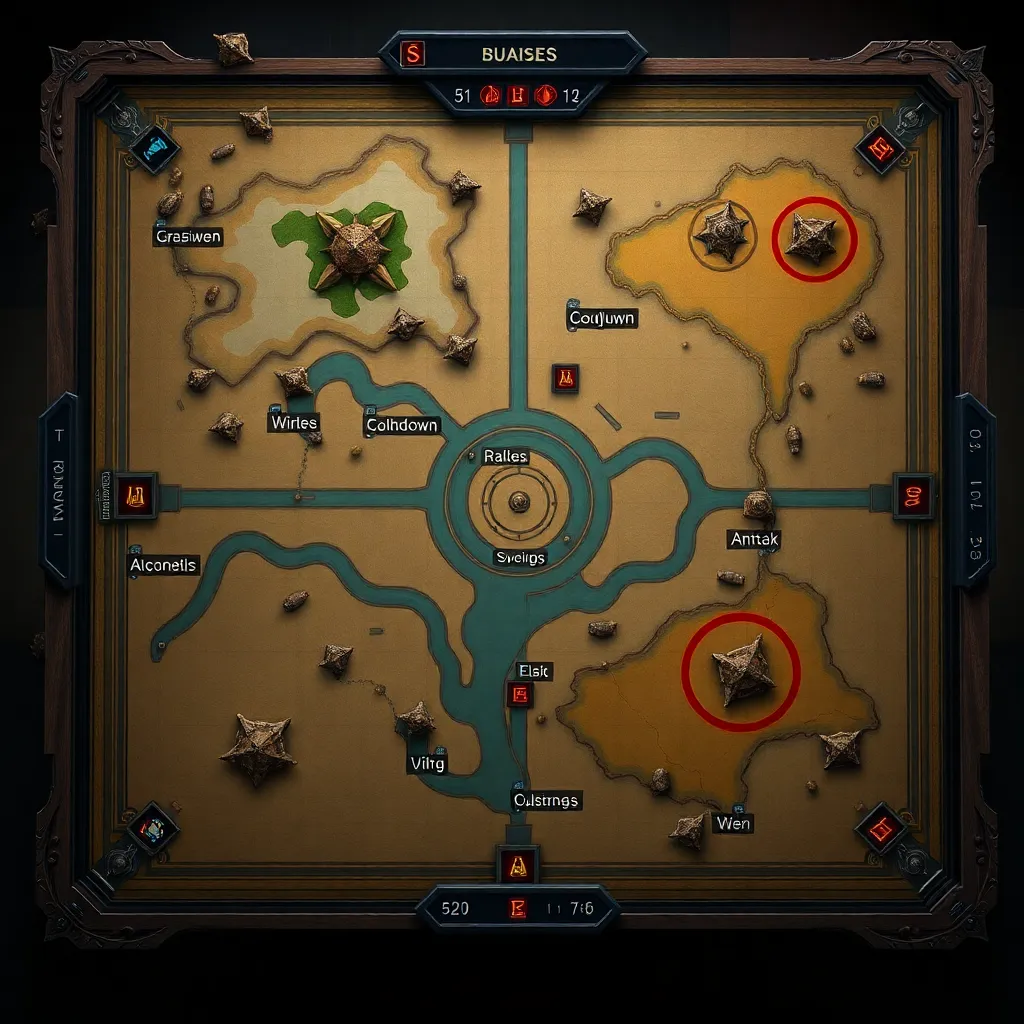Click the red rune icon under Elsic

[x=520, y=695]
